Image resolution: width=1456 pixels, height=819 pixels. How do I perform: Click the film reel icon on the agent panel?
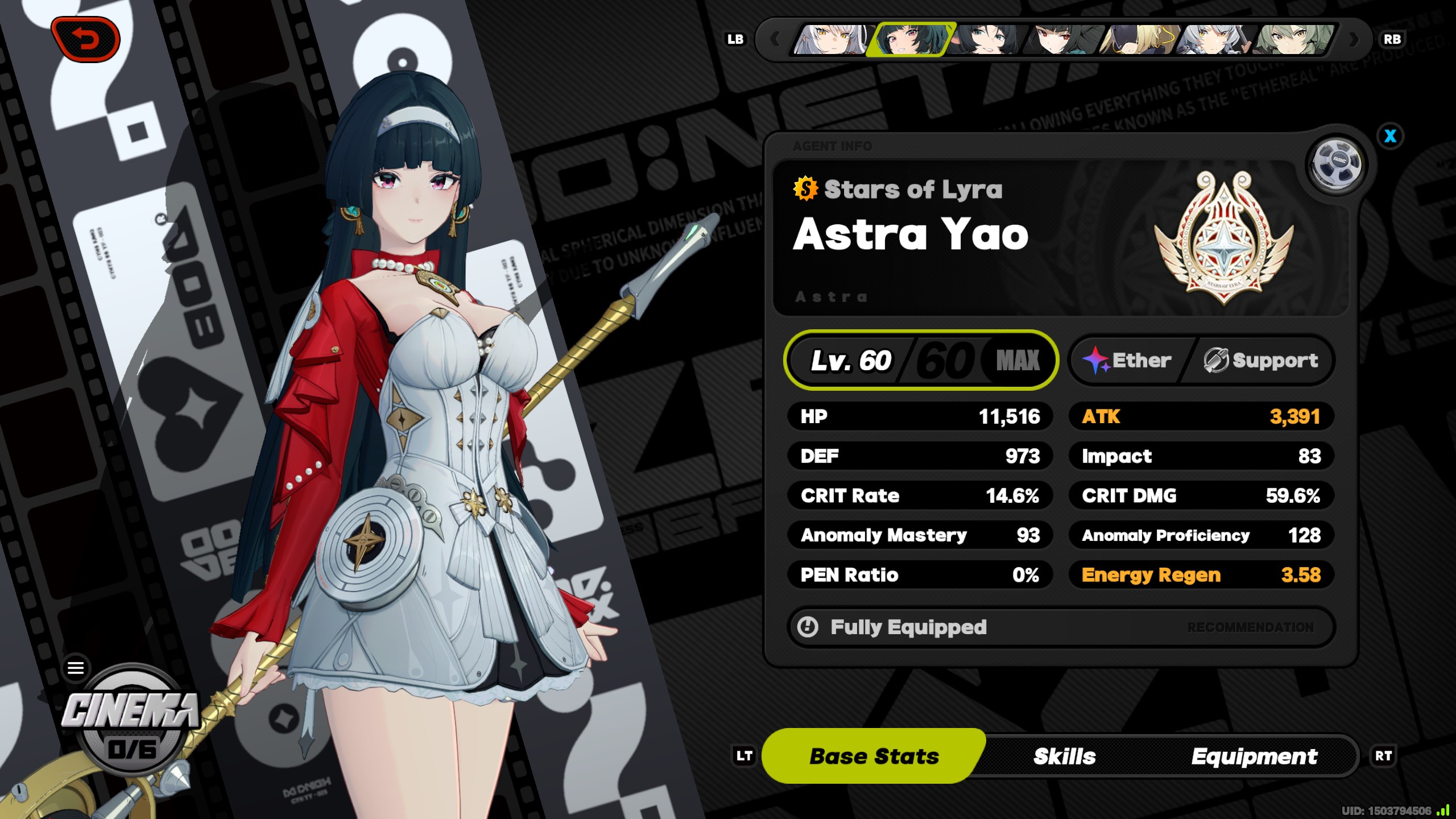point(1337,164)
